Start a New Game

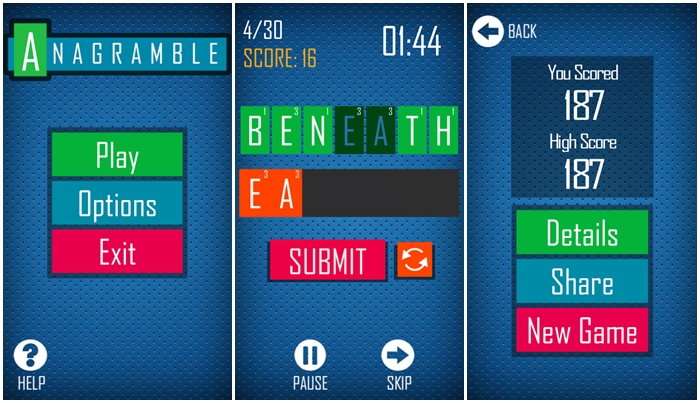pos(582,330)
